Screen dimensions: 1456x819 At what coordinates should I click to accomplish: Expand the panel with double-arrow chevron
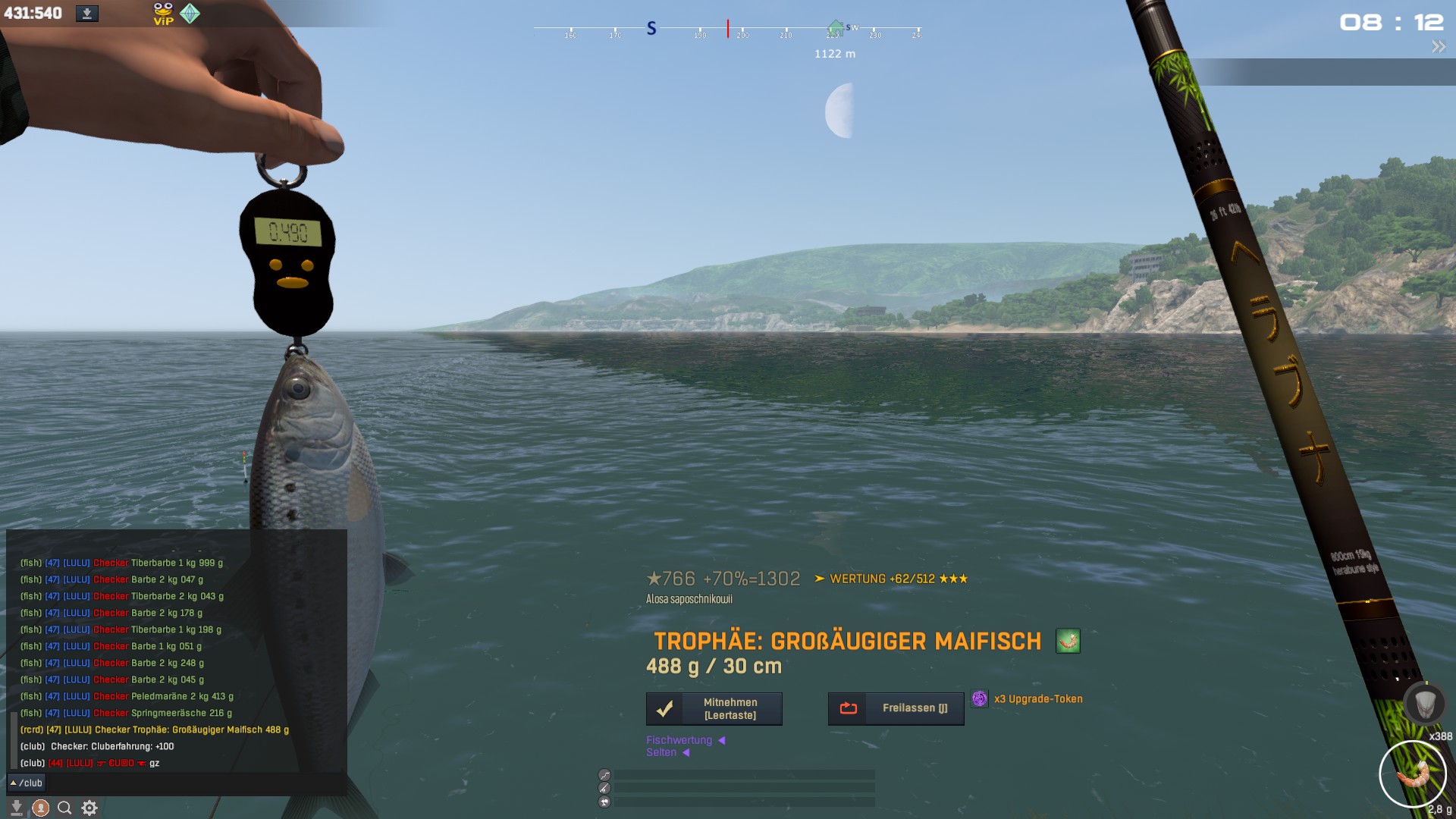[1439, 47]
